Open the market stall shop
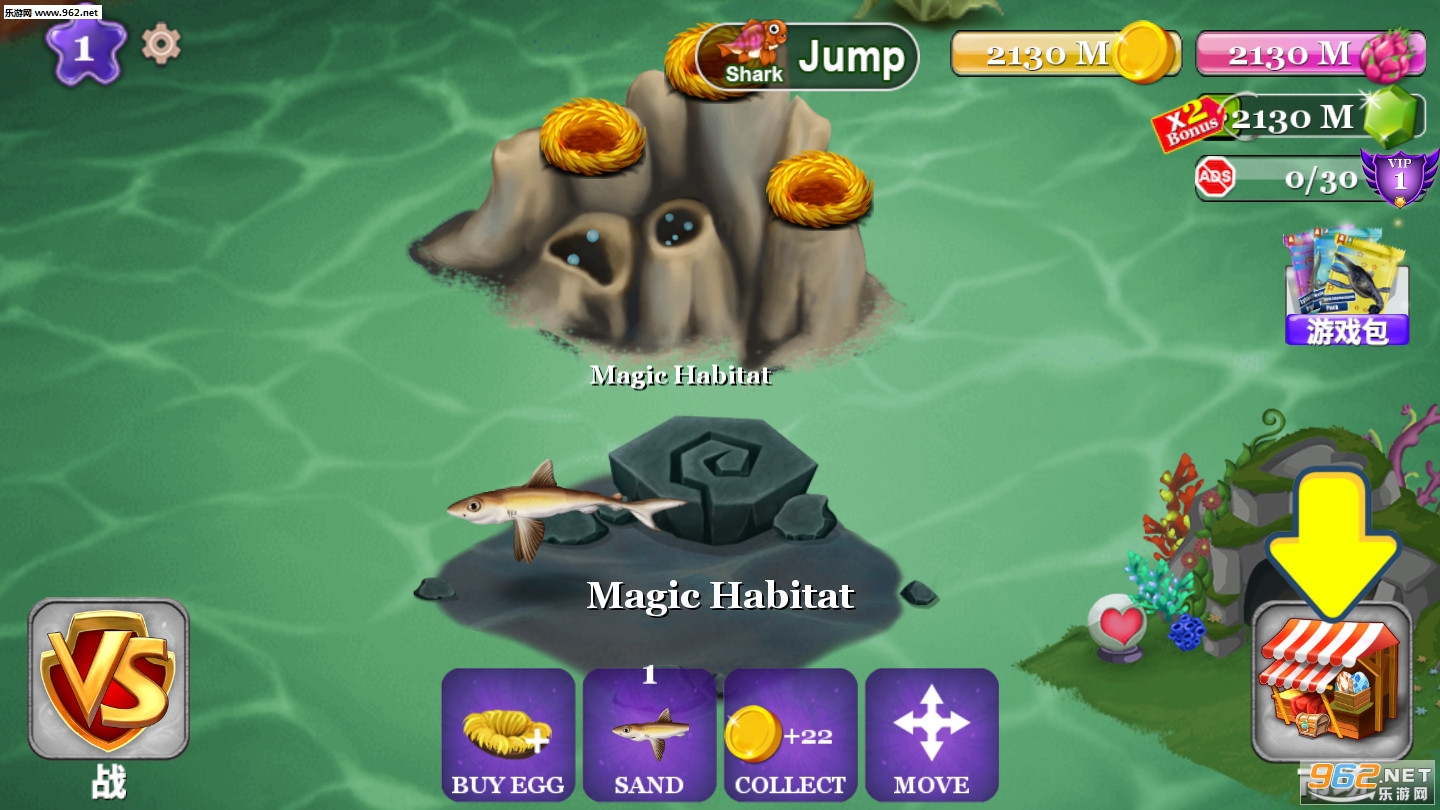Screen dimensions: 1440x810 click(1331, 681)
